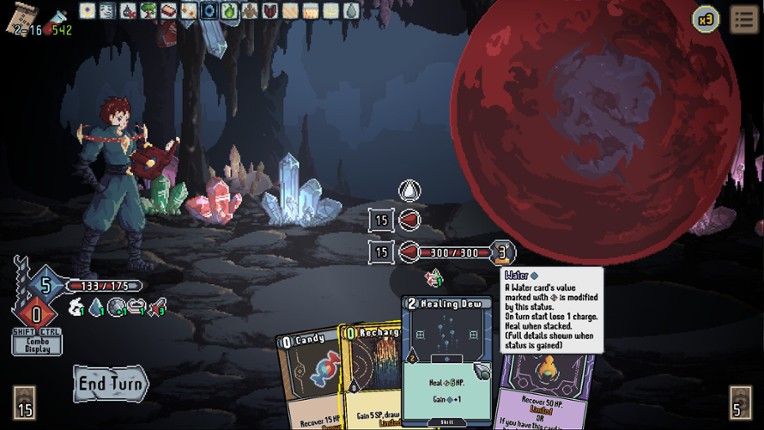View the discard pile showing 5

pos(740,402)
